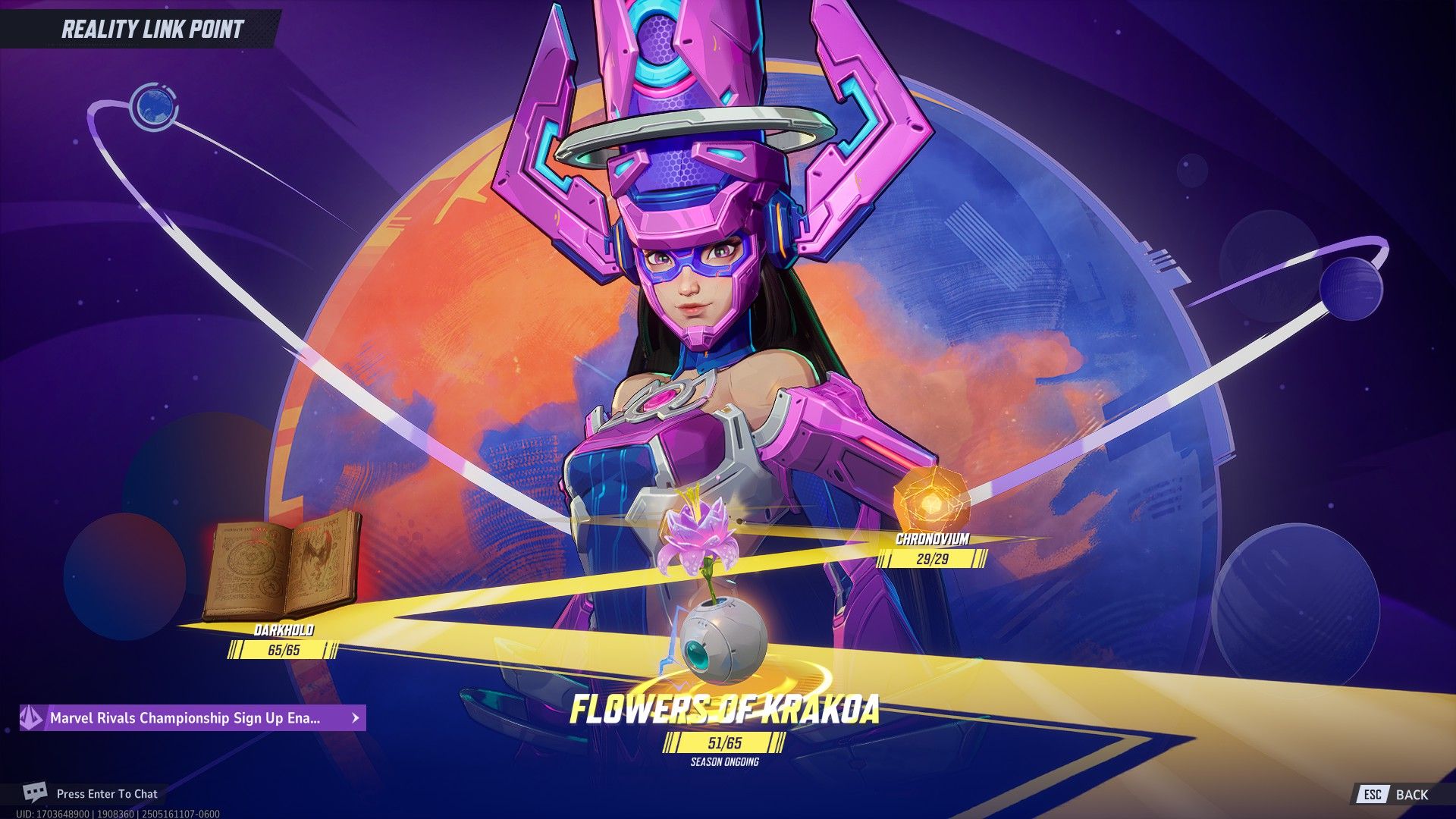Open the Marvel Rivals Championship sign-up banner
1456x819 pixels.
point(193,717)
